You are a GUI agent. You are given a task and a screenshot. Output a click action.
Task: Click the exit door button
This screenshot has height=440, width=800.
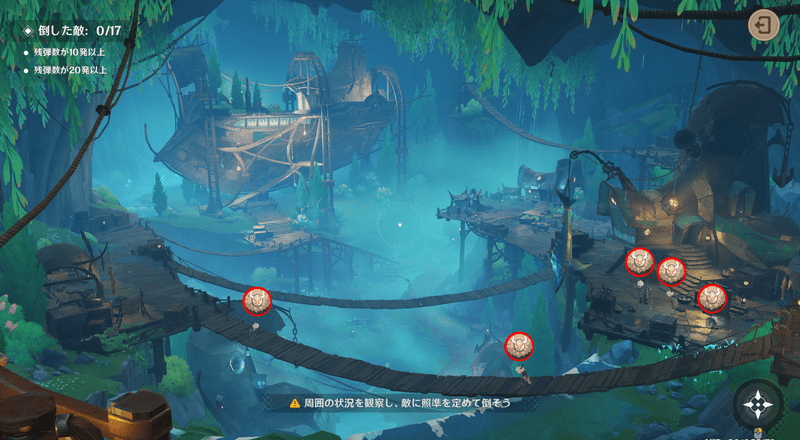(x=763, y=26)
